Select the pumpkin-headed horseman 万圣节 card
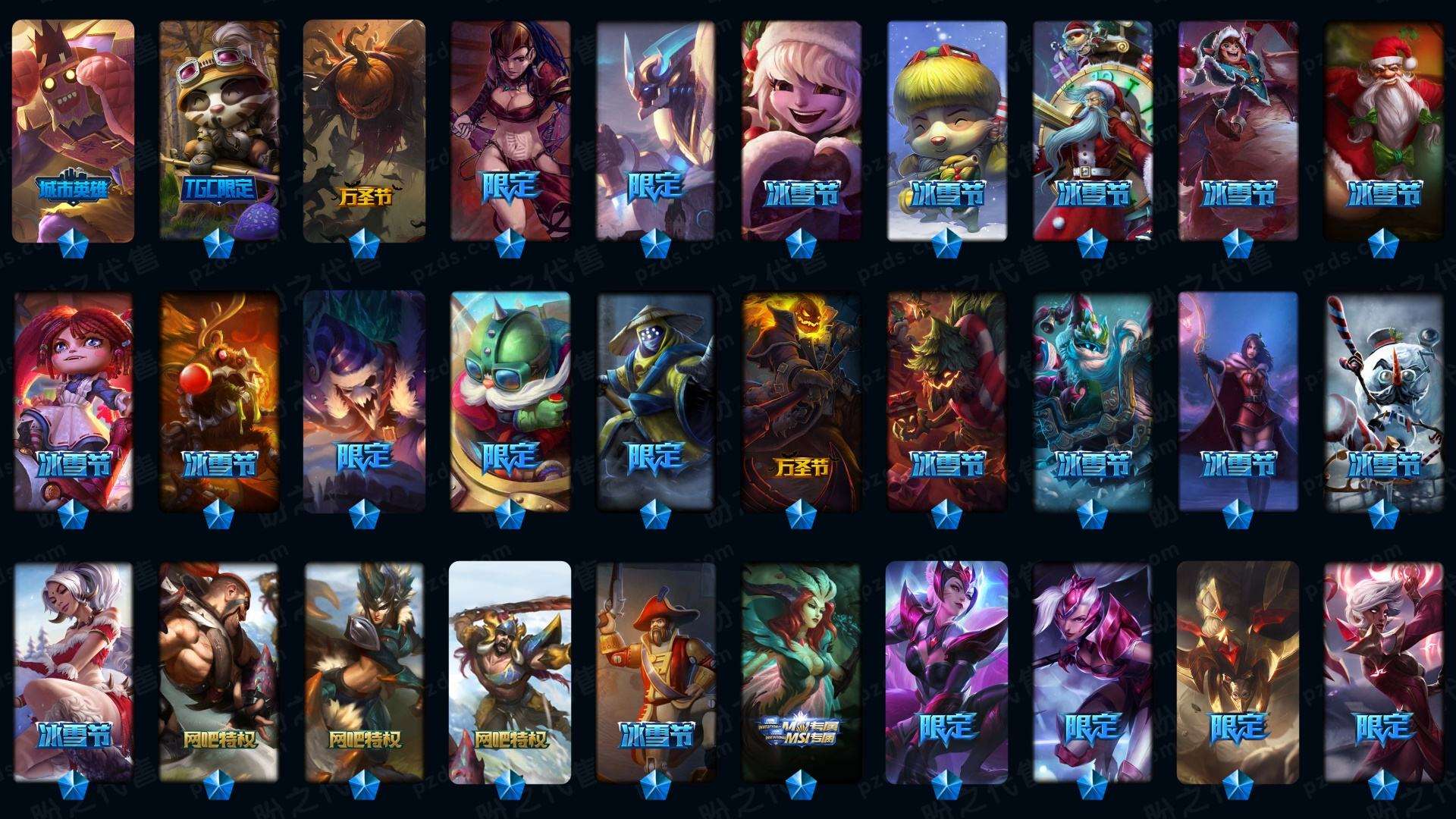Image resolution: width=1456 pixels, height=819 pixels. (x=802, y=402)
